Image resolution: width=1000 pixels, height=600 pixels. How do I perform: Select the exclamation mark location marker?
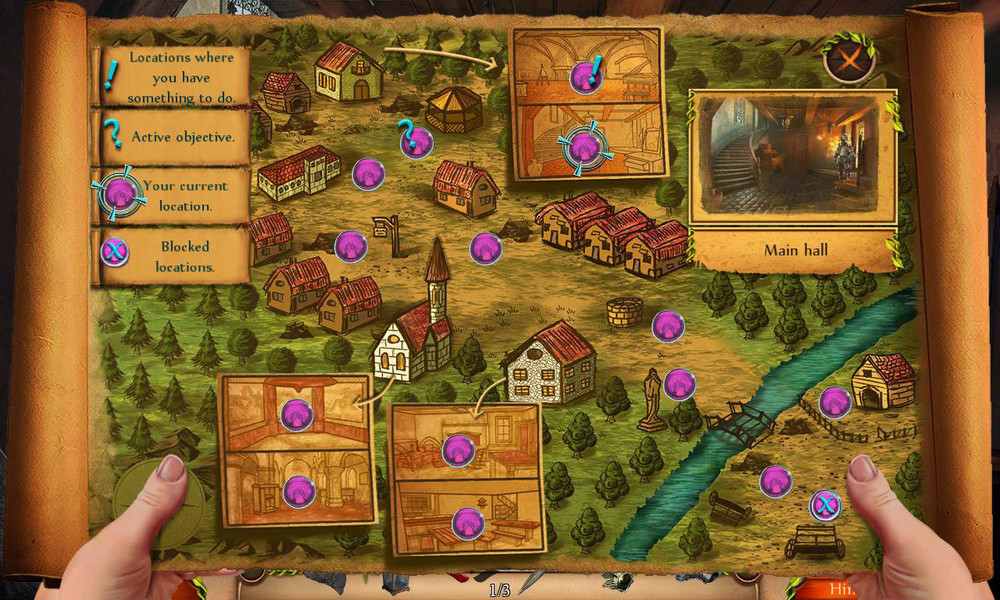(585, 75)
